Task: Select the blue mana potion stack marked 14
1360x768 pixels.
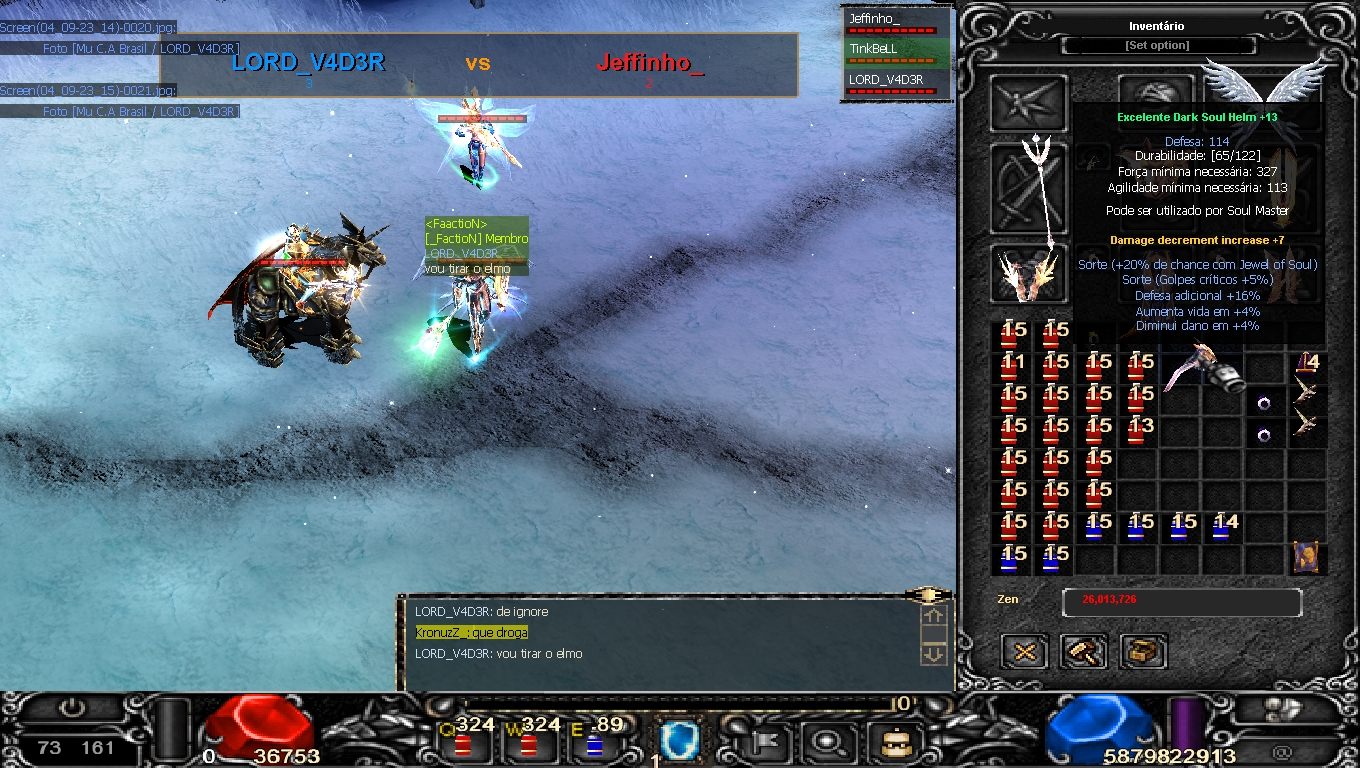Action: 1223,526
